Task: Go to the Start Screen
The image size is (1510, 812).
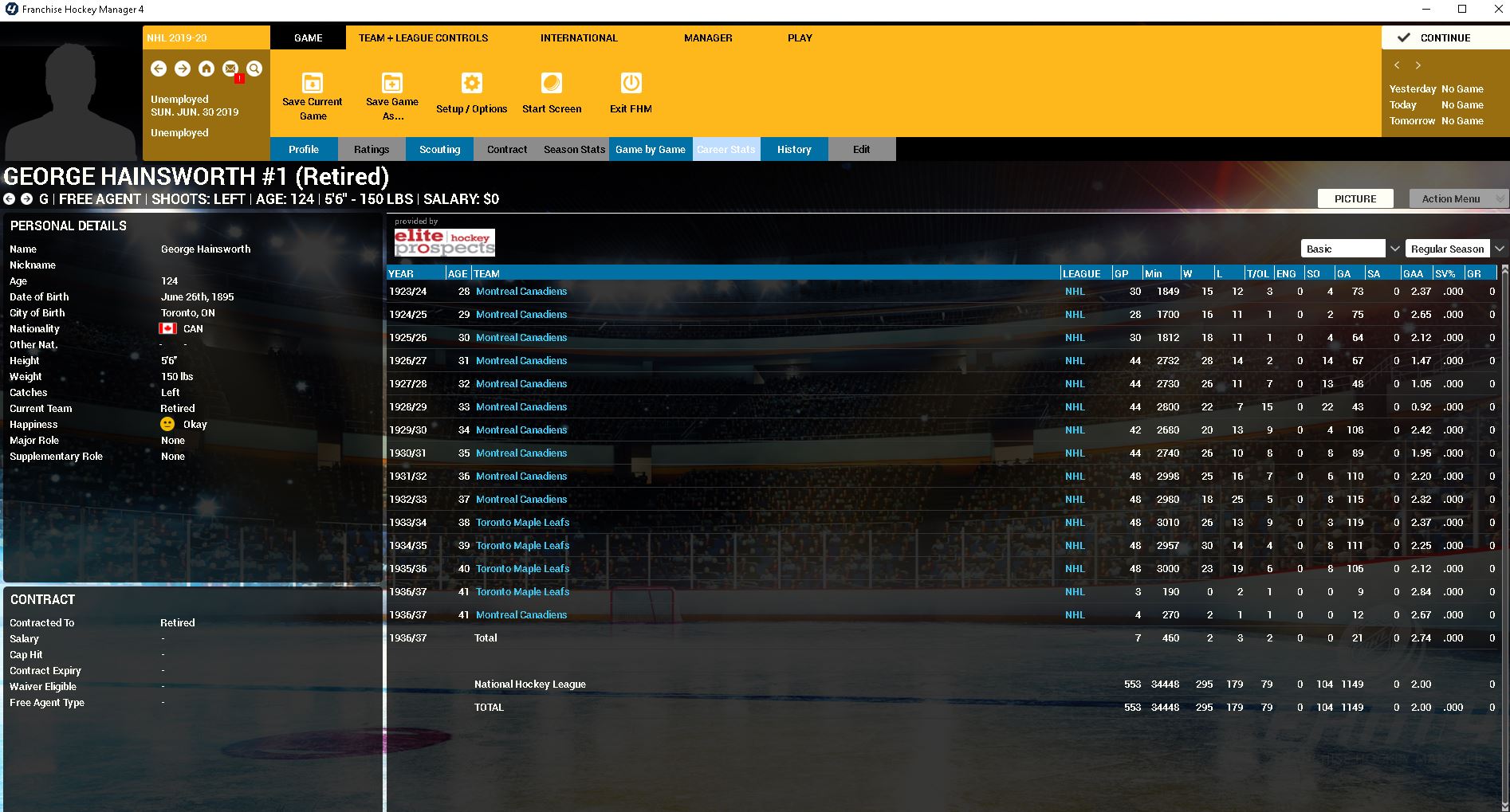Action: pyautogui.click(x=552, y=95)
